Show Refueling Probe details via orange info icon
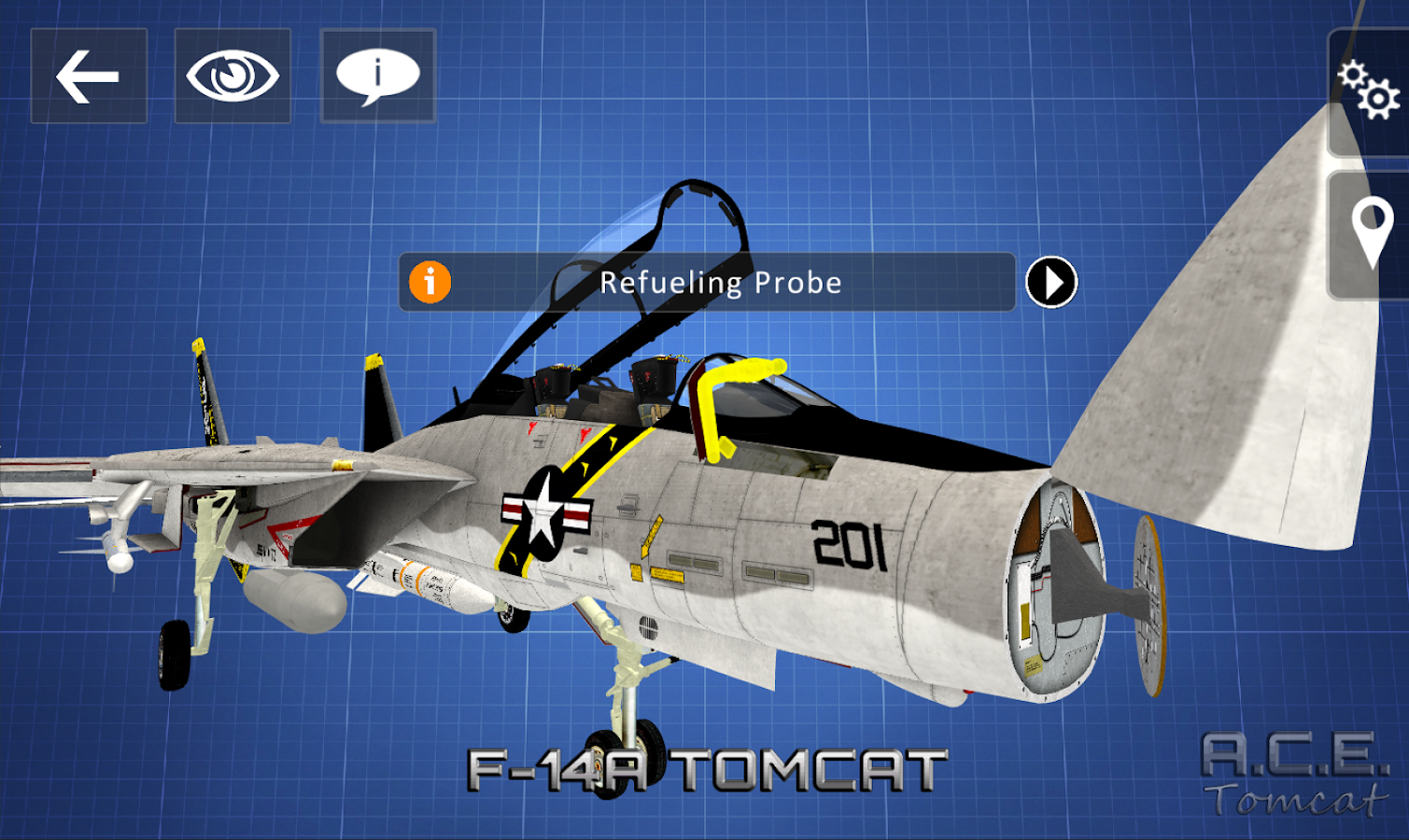Screen dimensions: 1409x840 pyautogui.click(x=430, y=282)
